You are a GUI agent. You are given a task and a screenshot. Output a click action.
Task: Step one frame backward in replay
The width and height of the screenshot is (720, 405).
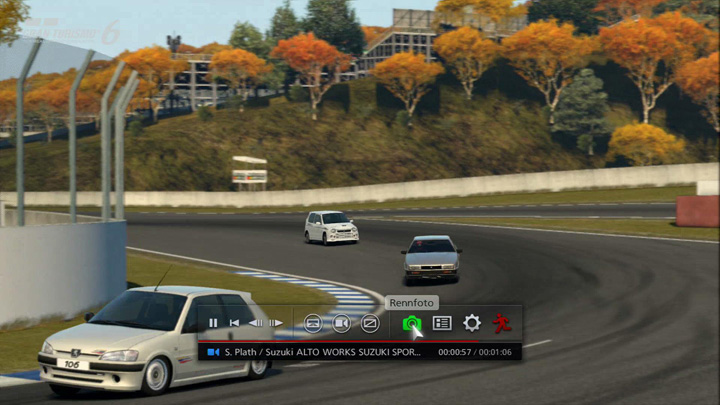(x=255, y=323)
